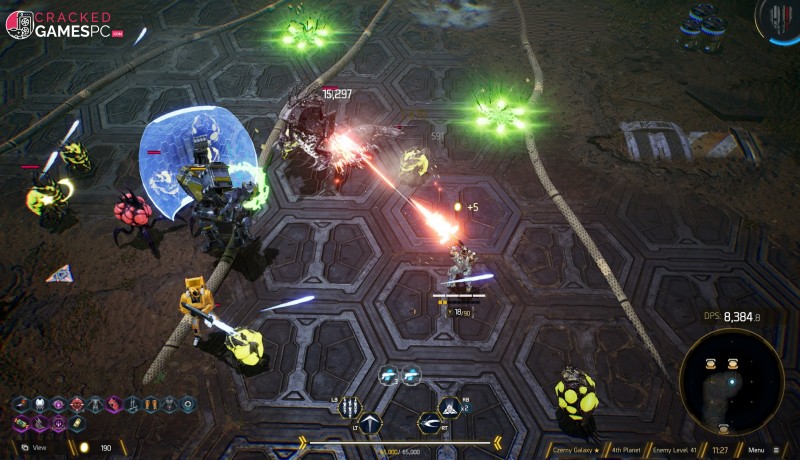The width and height of the screenshot is (800, 460).
Task: Use the upward arrow dash ability
Action: click(x=372, y=425)
